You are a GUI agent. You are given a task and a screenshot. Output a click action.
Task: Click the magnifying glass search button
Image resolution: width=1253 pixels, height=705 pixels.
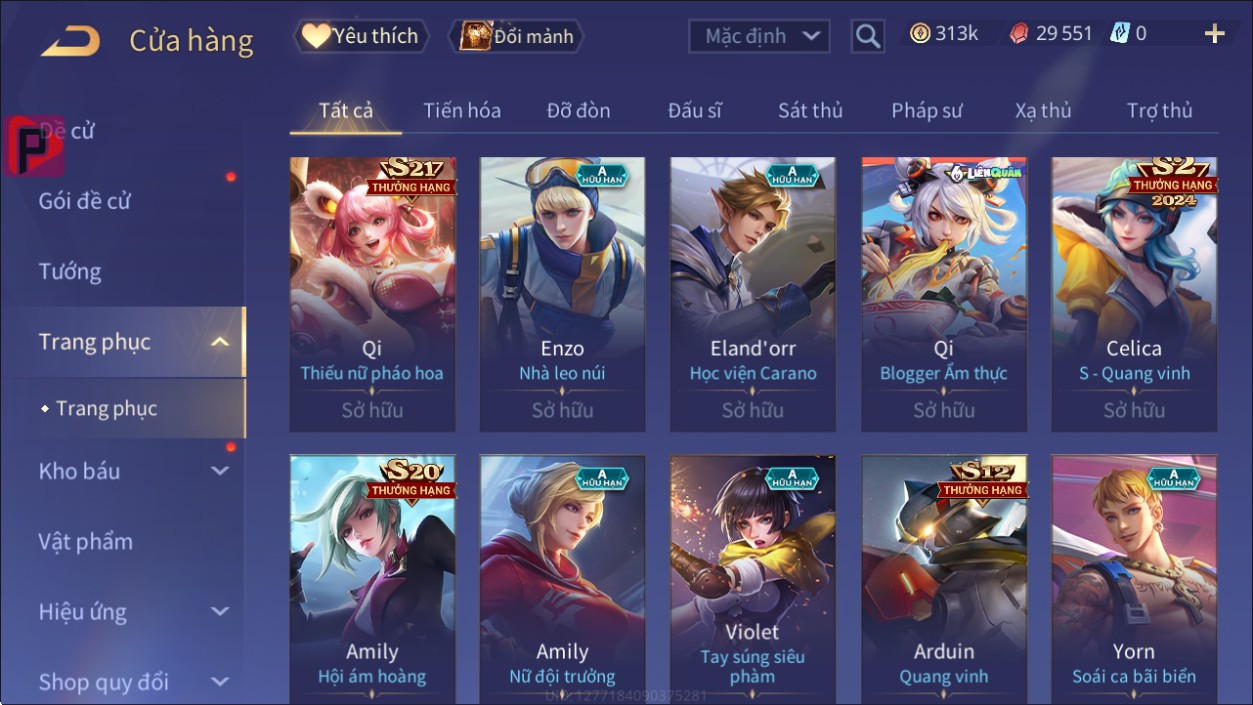868,37
